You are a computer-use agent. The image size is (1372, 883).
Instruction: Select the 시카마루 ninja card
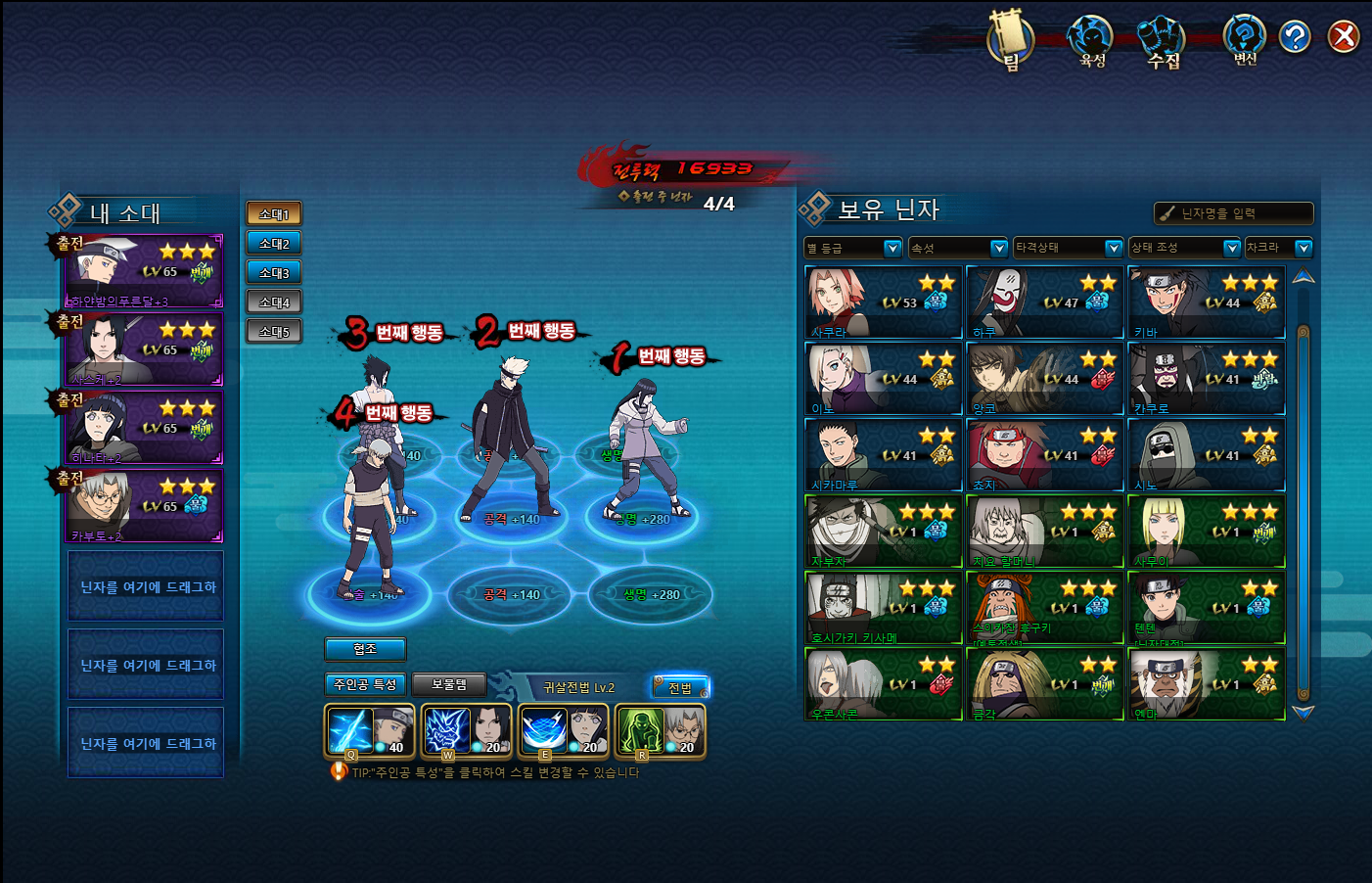[884, 455]
